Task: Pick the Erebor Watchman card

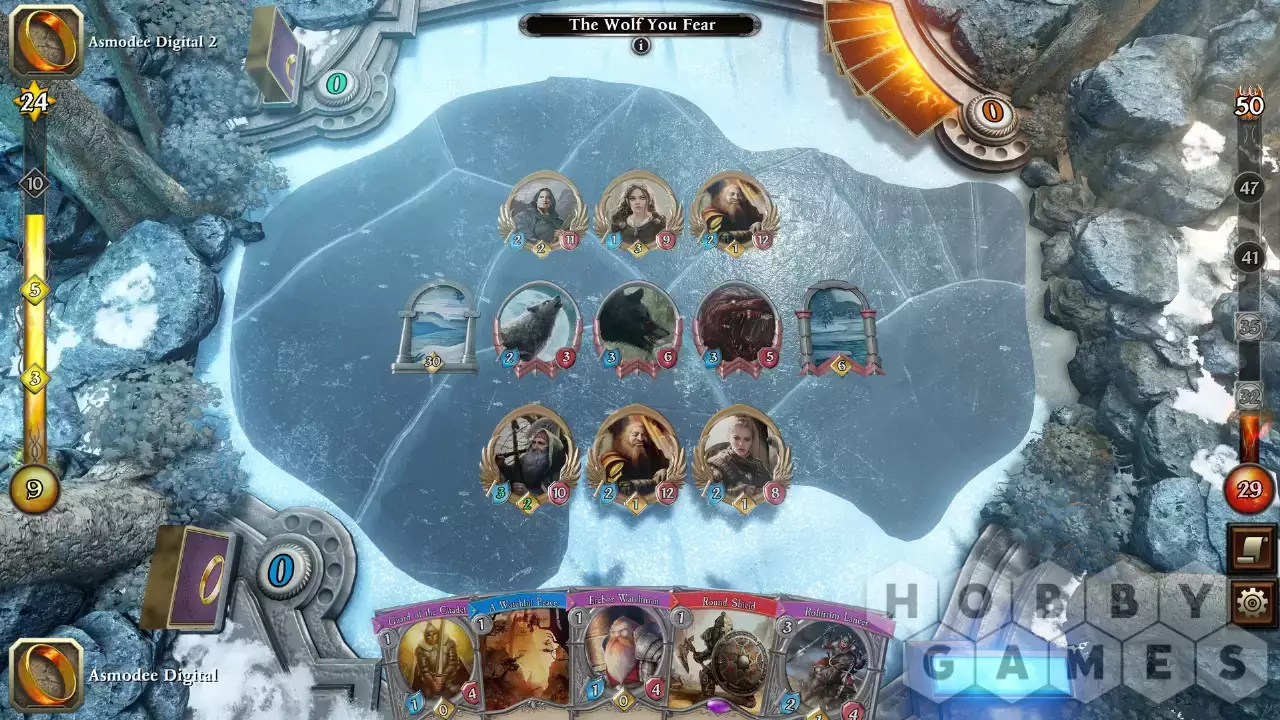Action: click(x=618, y=658)
